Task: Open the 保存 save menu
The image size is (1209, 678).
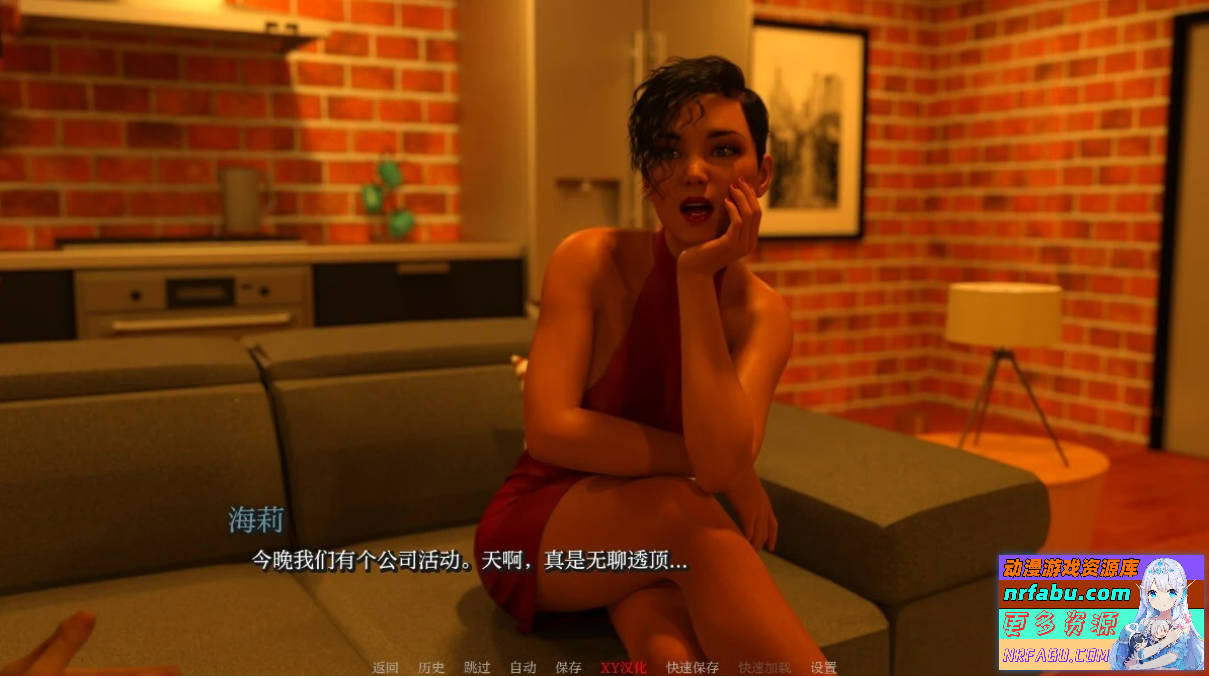Action: point(568,667)
